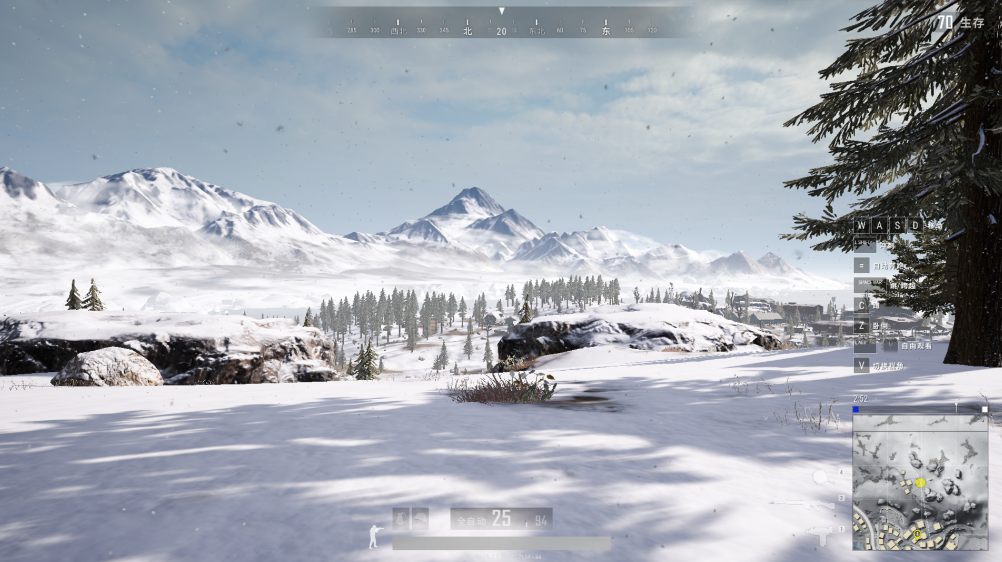Choose the grenade in weapon slot 4
The width and height of the screenshot is (1002, 562).
click(x=820, y=476)
